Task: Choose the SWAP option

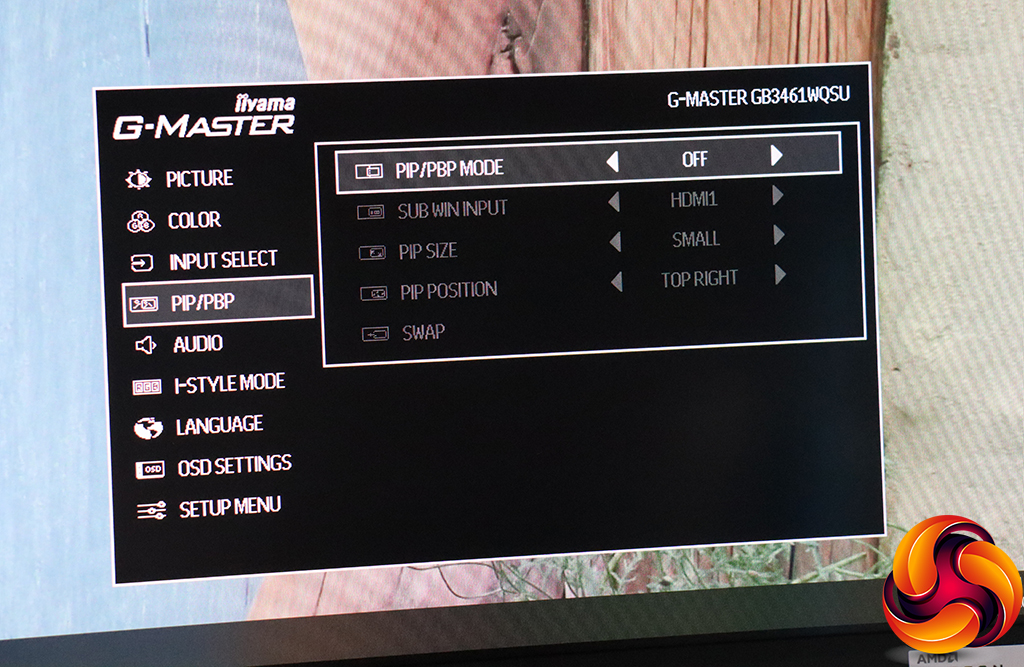Action: tap(423, 332)
